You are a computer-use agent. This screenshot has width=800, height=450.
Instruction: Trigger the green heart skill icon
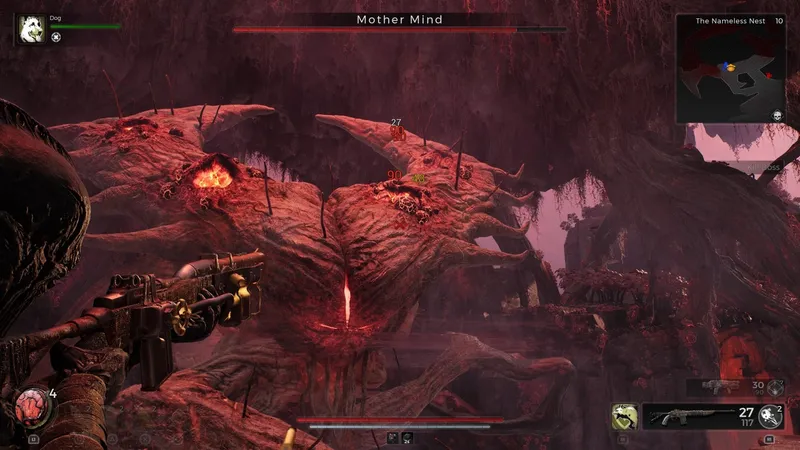(625, 416)
